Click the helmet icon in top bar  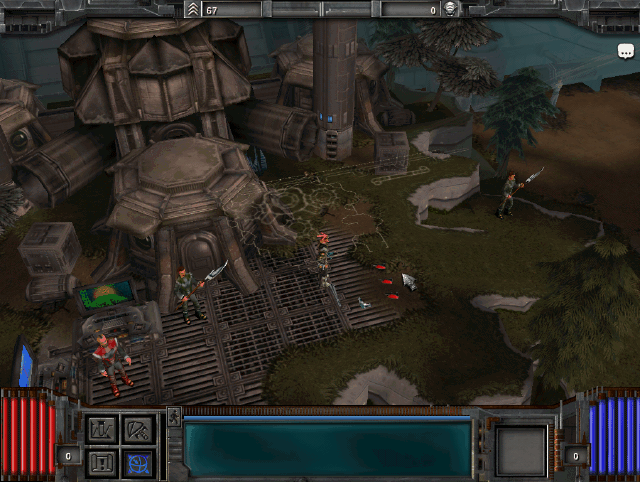[452, 9]
